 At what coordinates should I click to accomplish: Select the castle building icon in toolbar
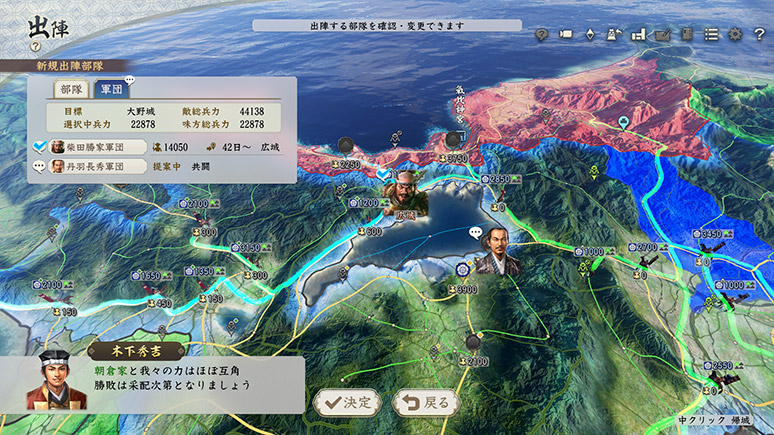pos(638,34)
